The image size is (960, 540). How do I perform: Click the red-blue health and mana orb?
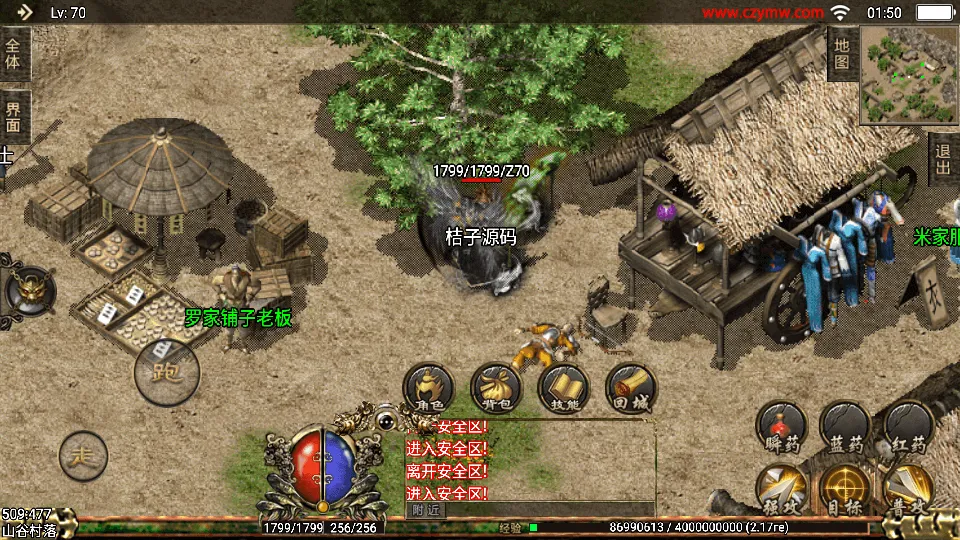coord(323,466)
